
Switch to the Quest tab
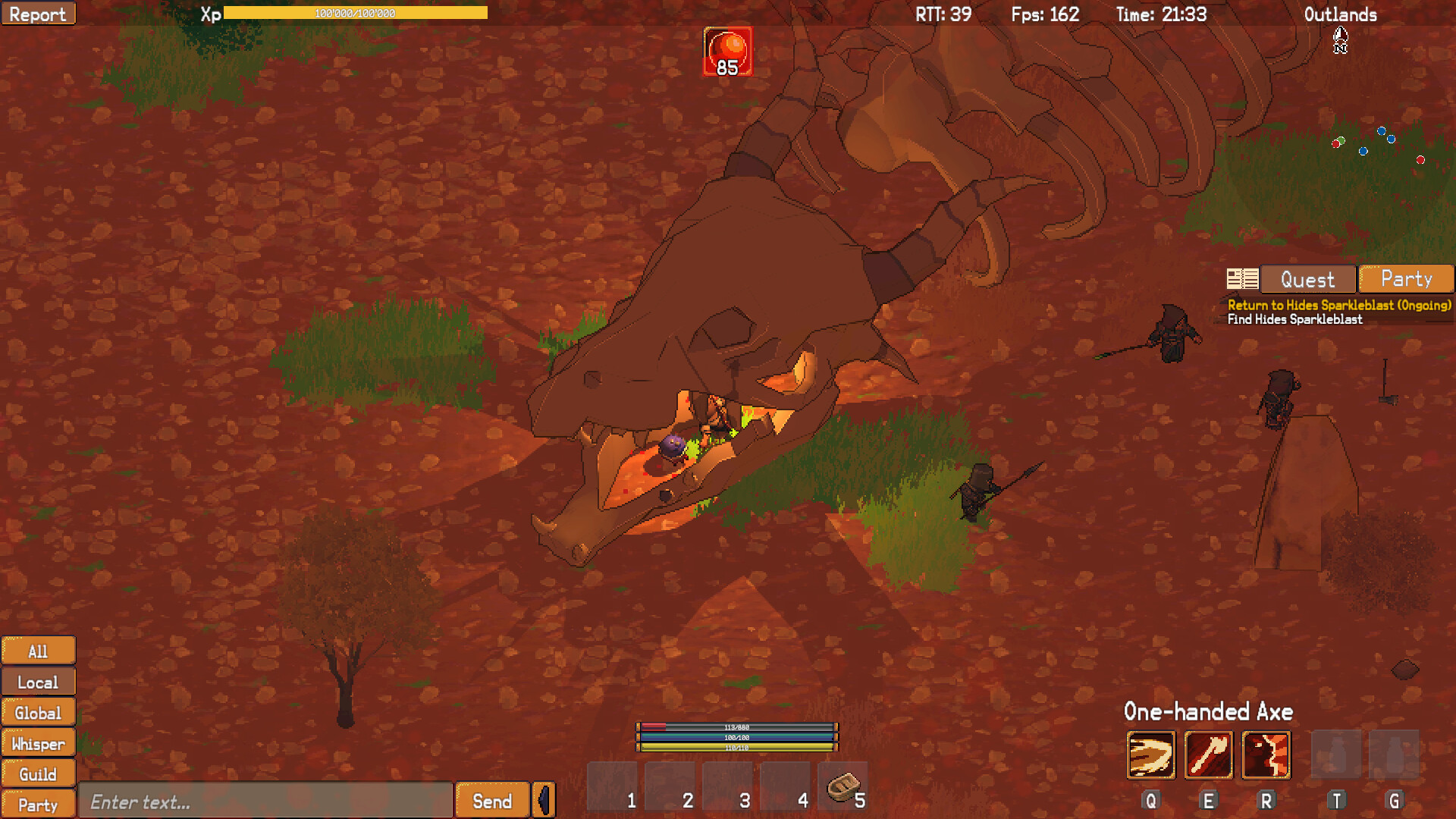click(1307, 279)
